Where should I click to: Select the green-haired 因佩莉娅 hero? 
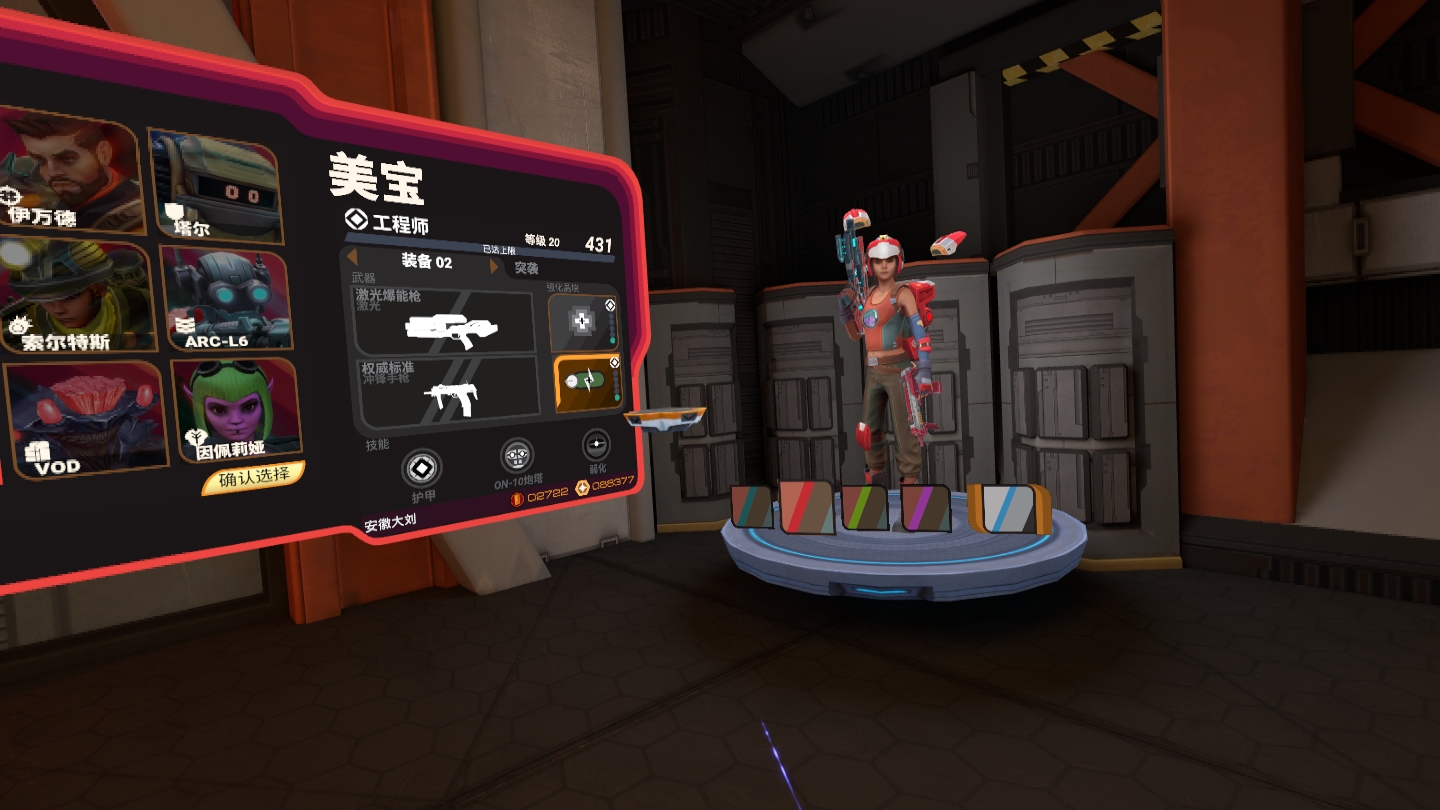pyautogui.click(x=235, y=410)
